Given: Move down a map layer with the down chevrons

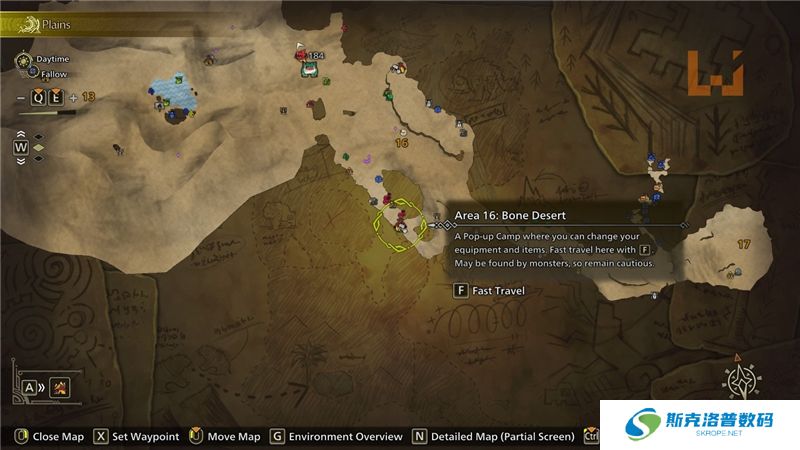Looking at the screenshot, I should click(x=20, y=160).
